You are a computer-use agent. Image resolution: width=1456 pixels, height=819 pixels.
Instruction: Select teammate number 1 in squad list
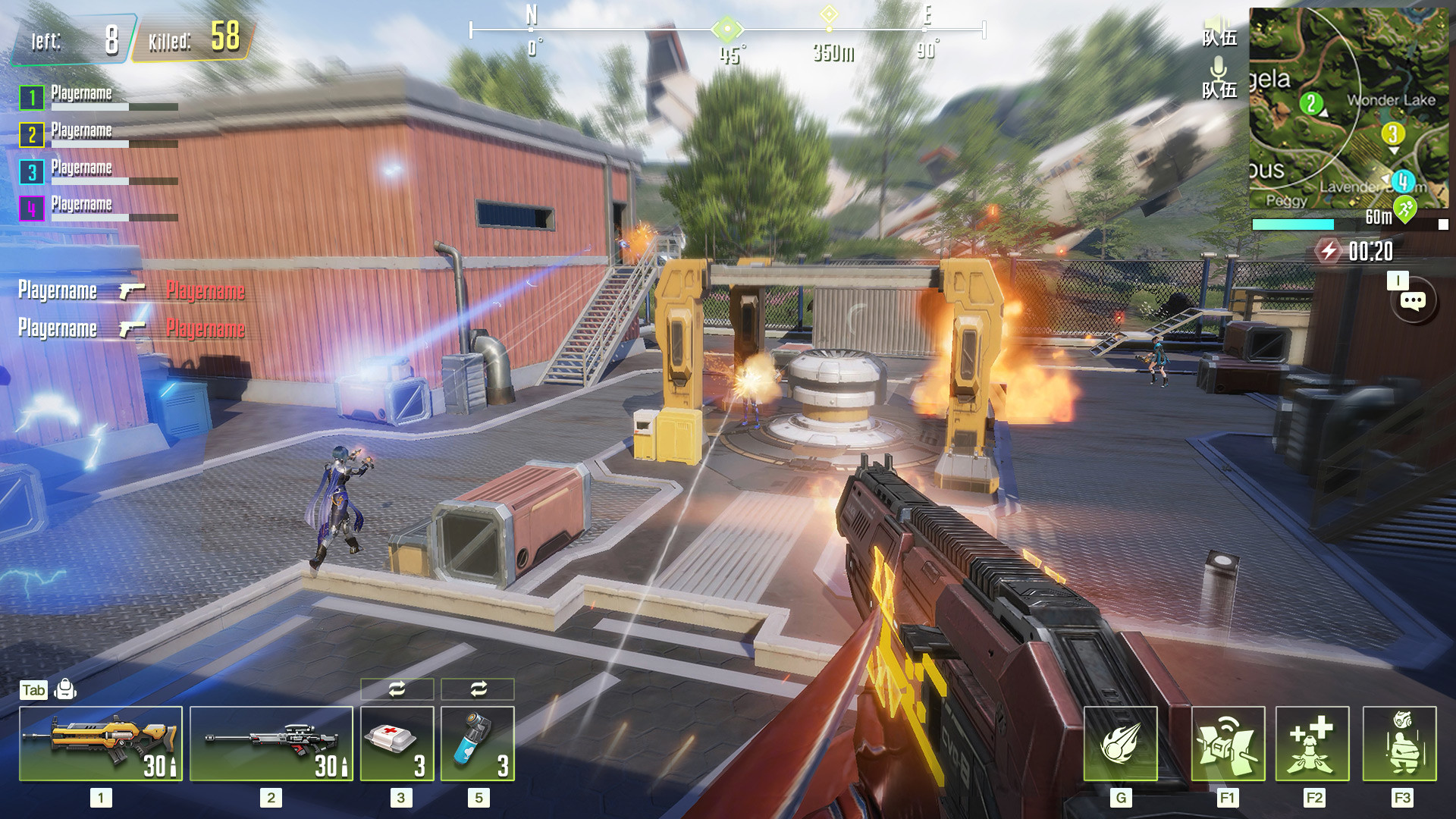(32, 98)
